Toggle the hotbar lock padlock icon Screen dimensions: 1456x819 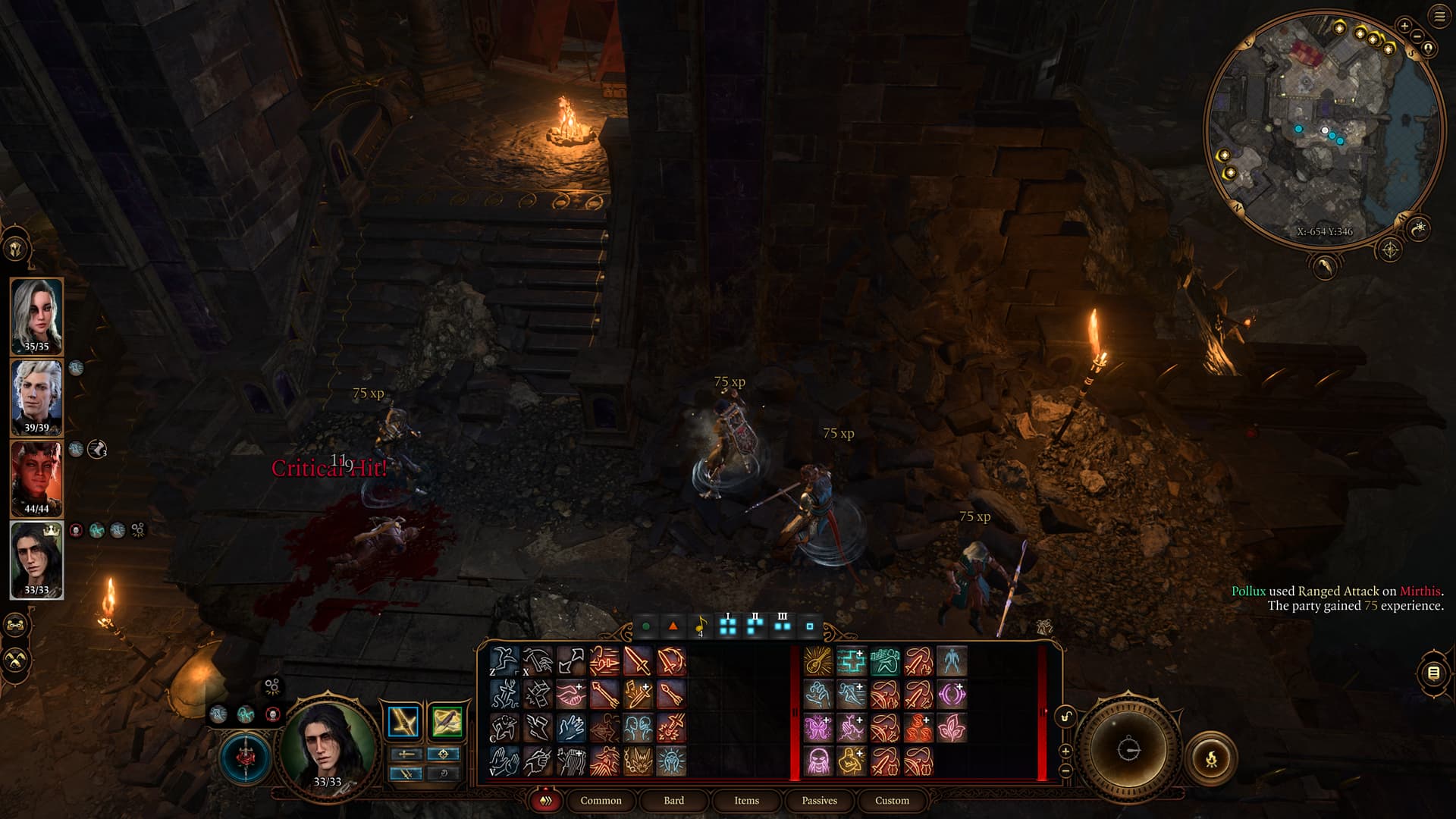pos(1065,717)
